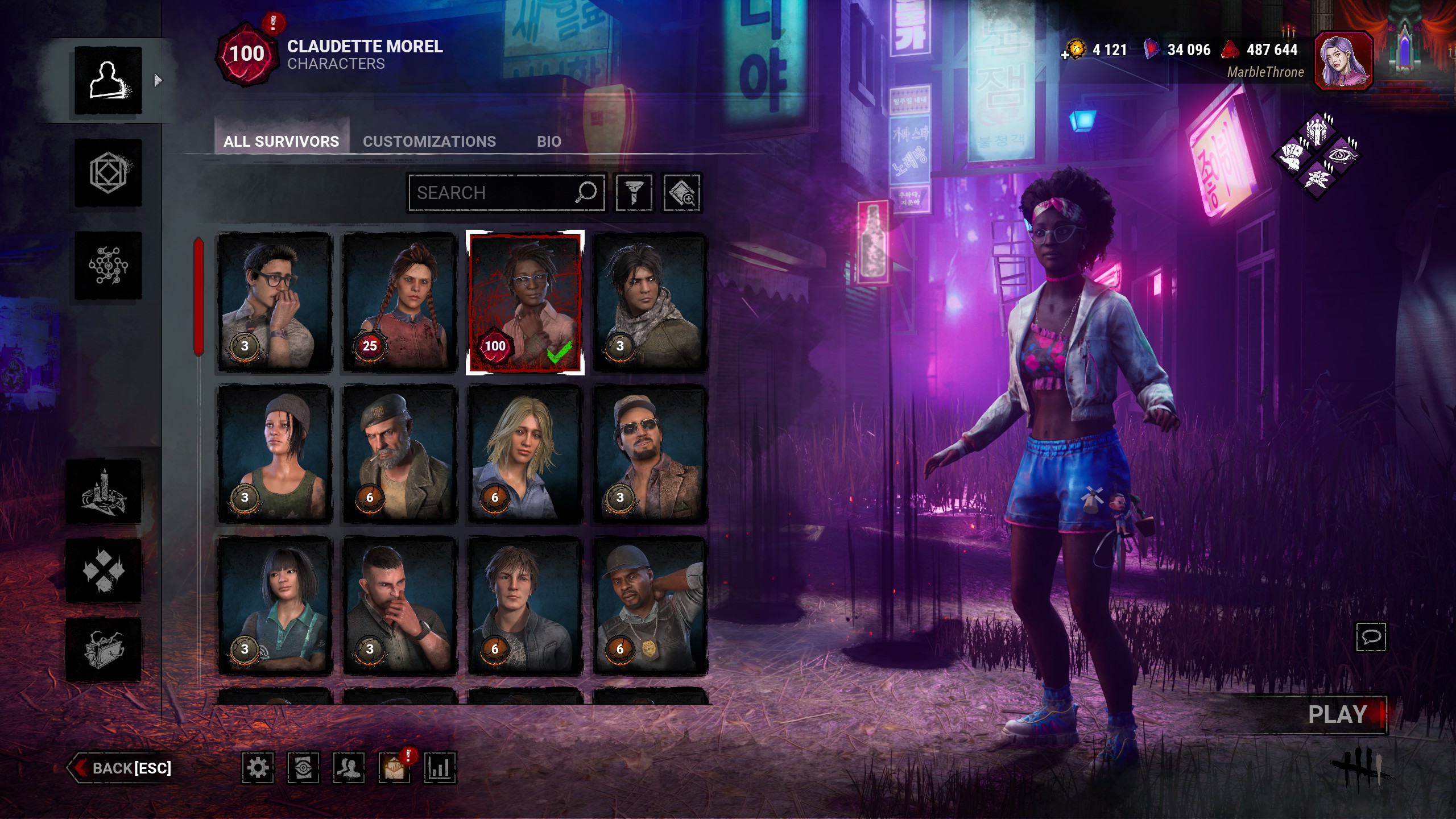
Task: Open the Bio tab
Action: (549, 141)
